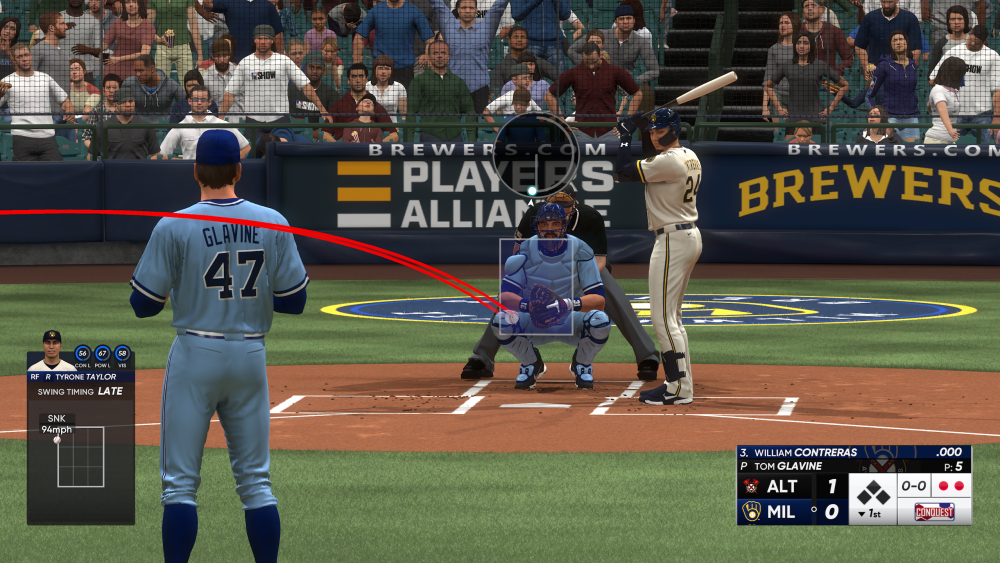
Task: Click the MIL Brewers logo in scorebug
Action: pos(751,511)
